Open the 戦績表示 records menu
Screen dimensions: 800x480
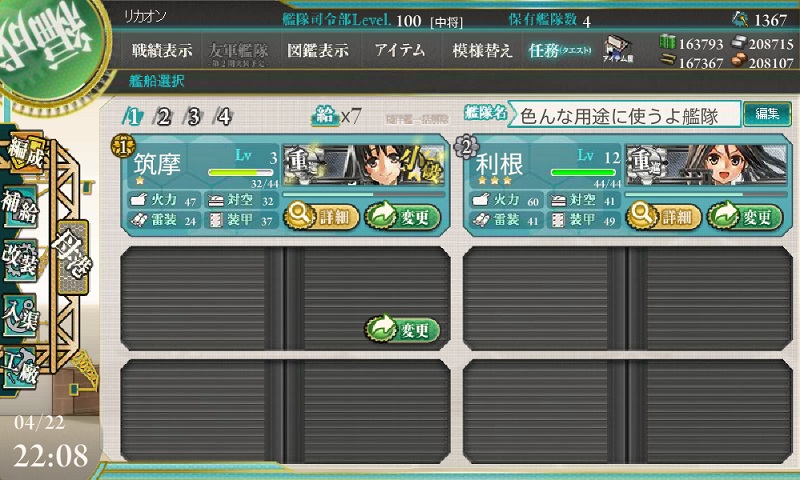163,51
